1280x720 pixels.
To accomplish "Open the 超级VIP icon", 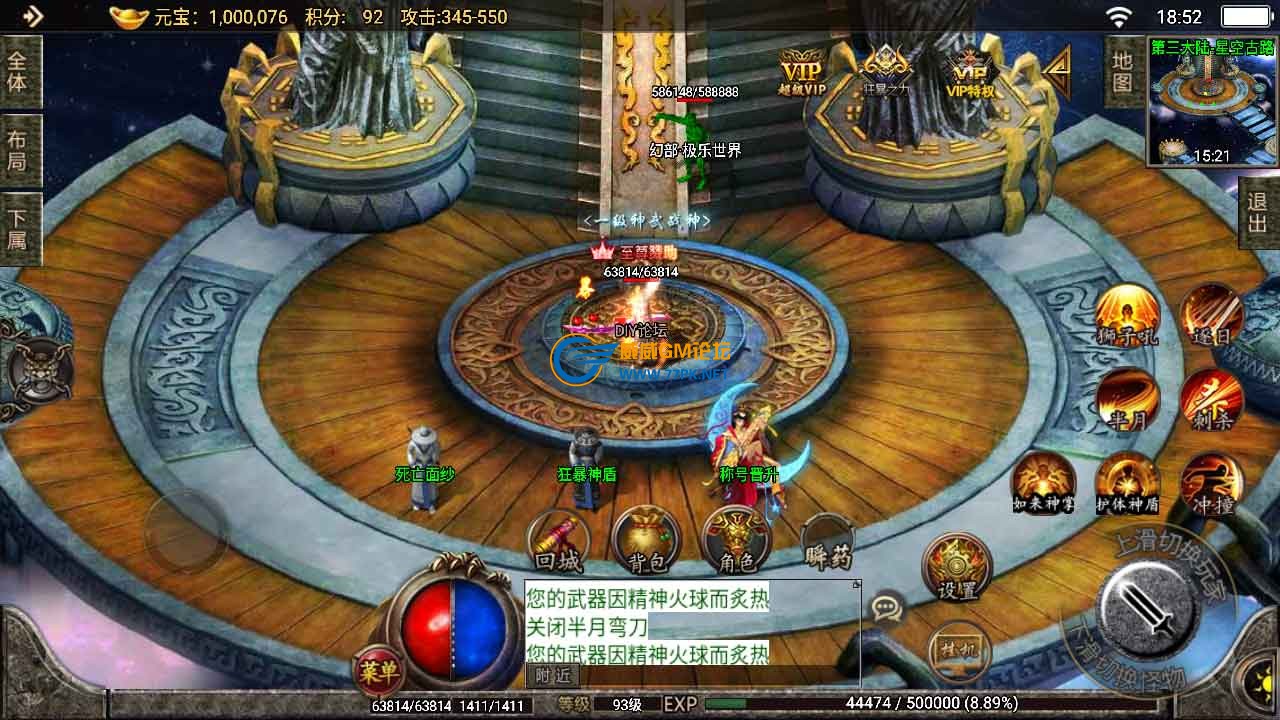I will click(x=802, y=72).
